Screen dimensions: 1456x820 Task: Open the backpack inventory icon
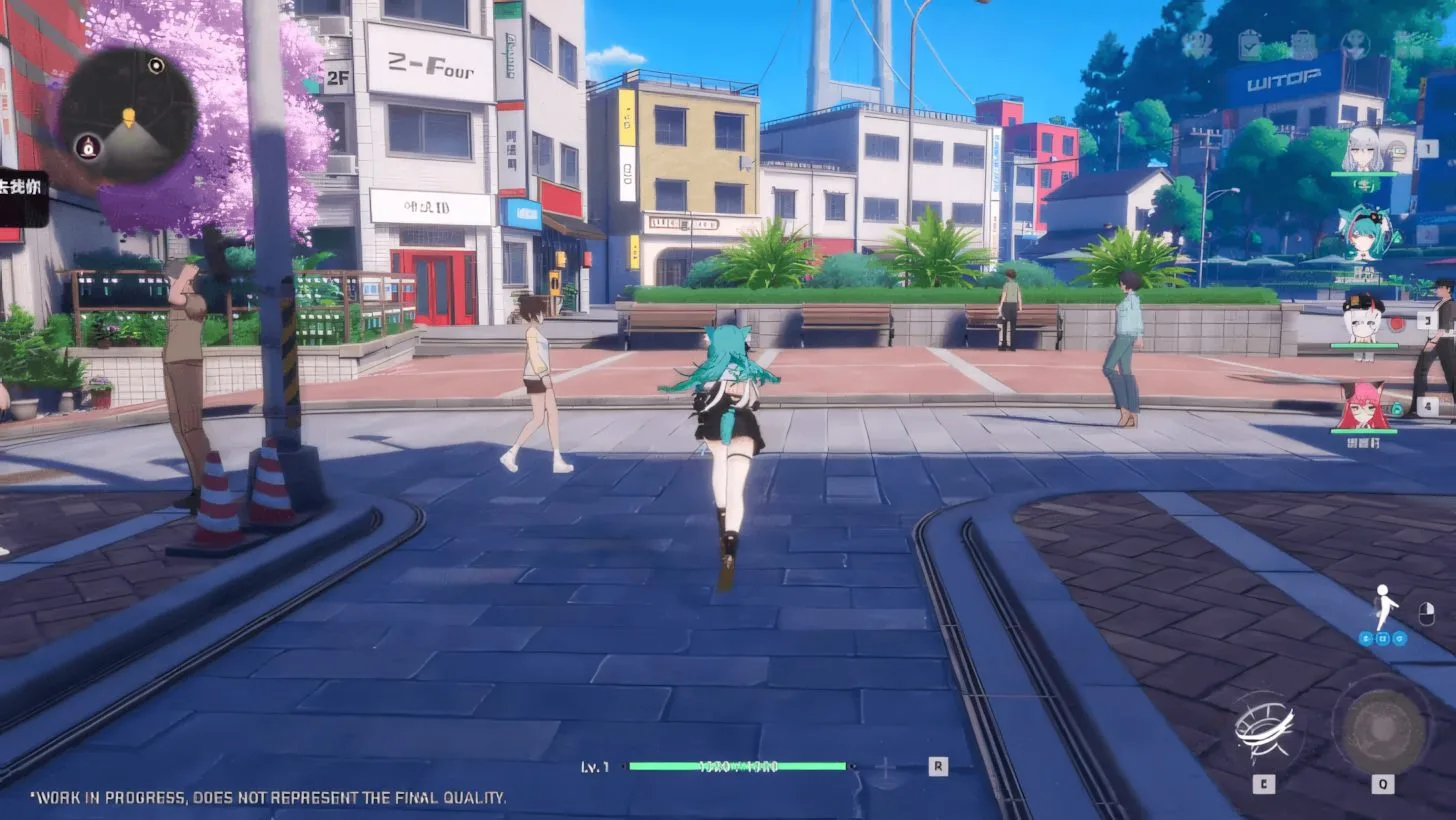click(x=1302, y=45)
